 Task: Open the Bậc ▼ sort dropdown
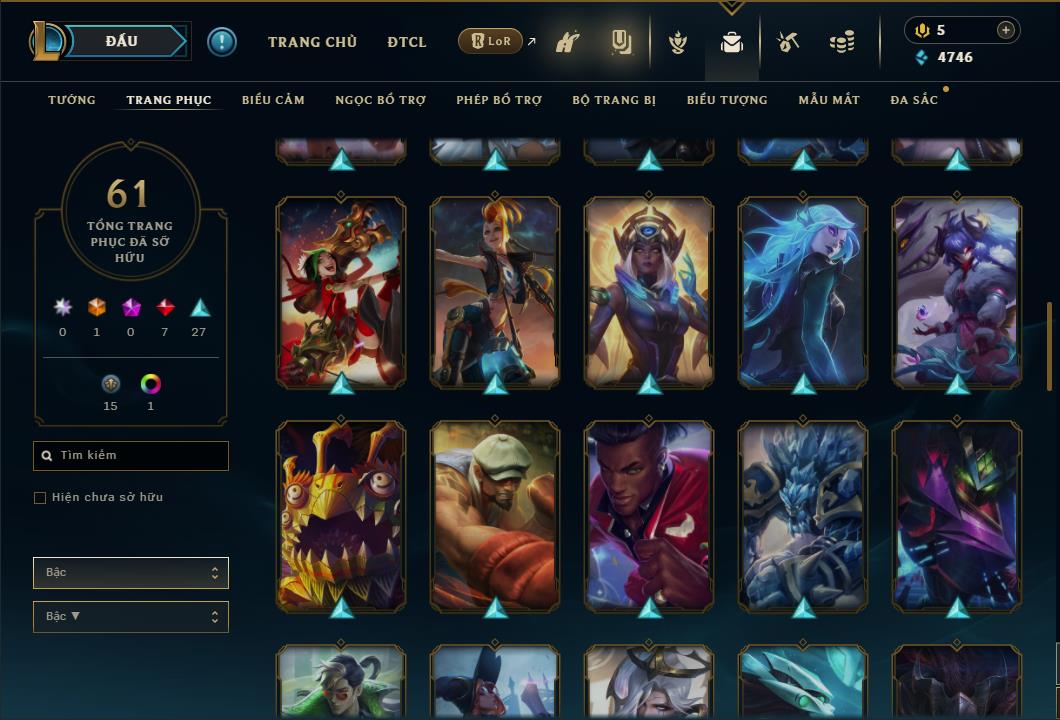(131, 617)
